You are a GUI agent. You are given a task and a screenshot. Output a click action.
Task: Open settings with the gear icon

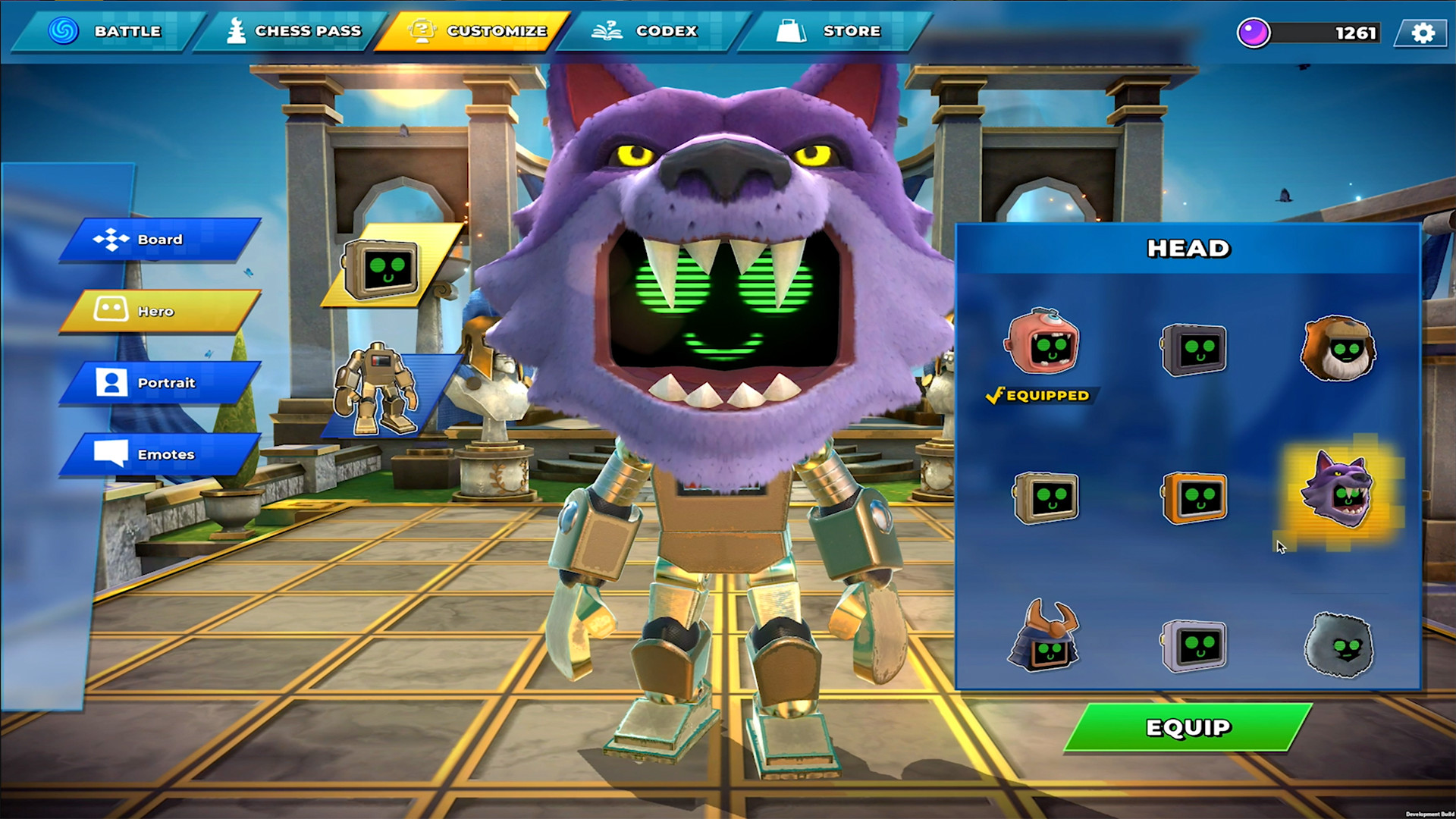(x=1423, y=33)
